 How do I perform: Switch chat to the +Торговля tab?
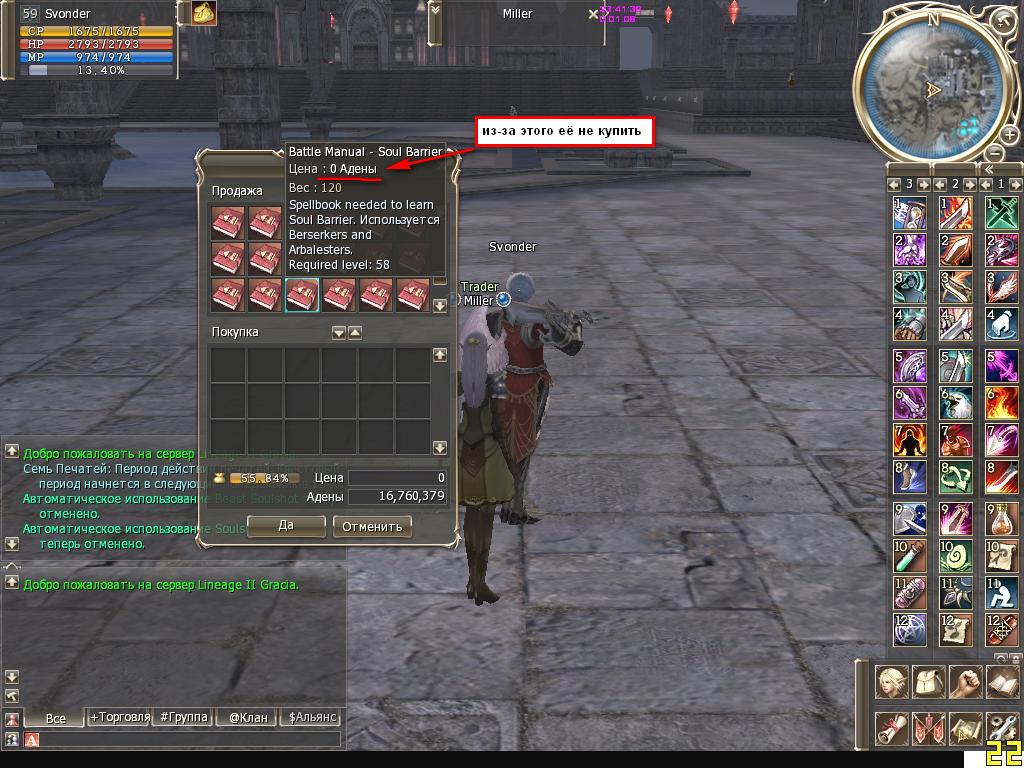coord(120,717)
